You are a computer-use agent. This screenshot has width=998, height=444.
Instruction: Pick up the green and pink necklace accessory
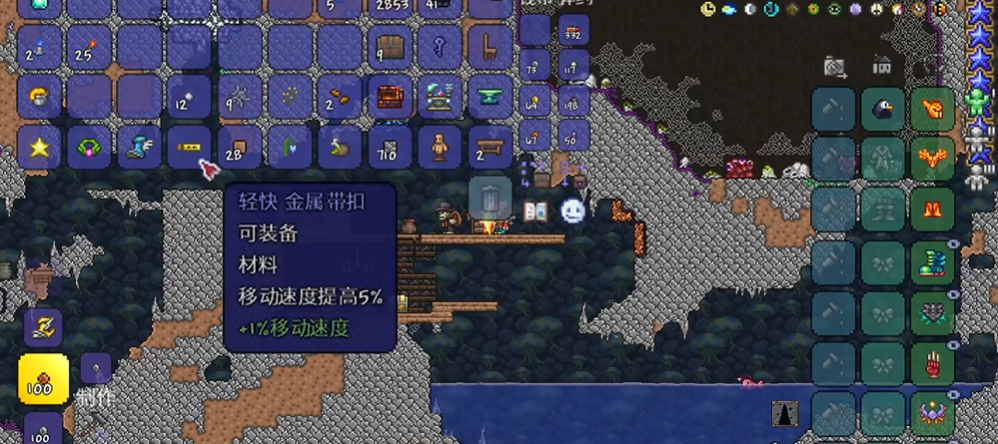tap(89, 146)
